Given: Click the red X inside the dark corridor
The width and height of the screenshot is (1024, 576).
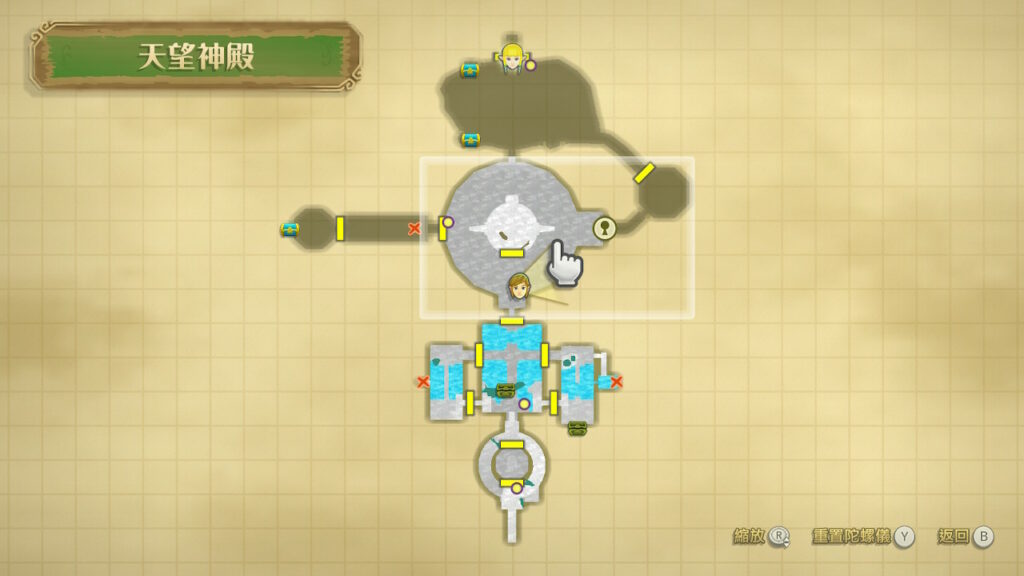Looking at the screenshot, I should (414, 229).
